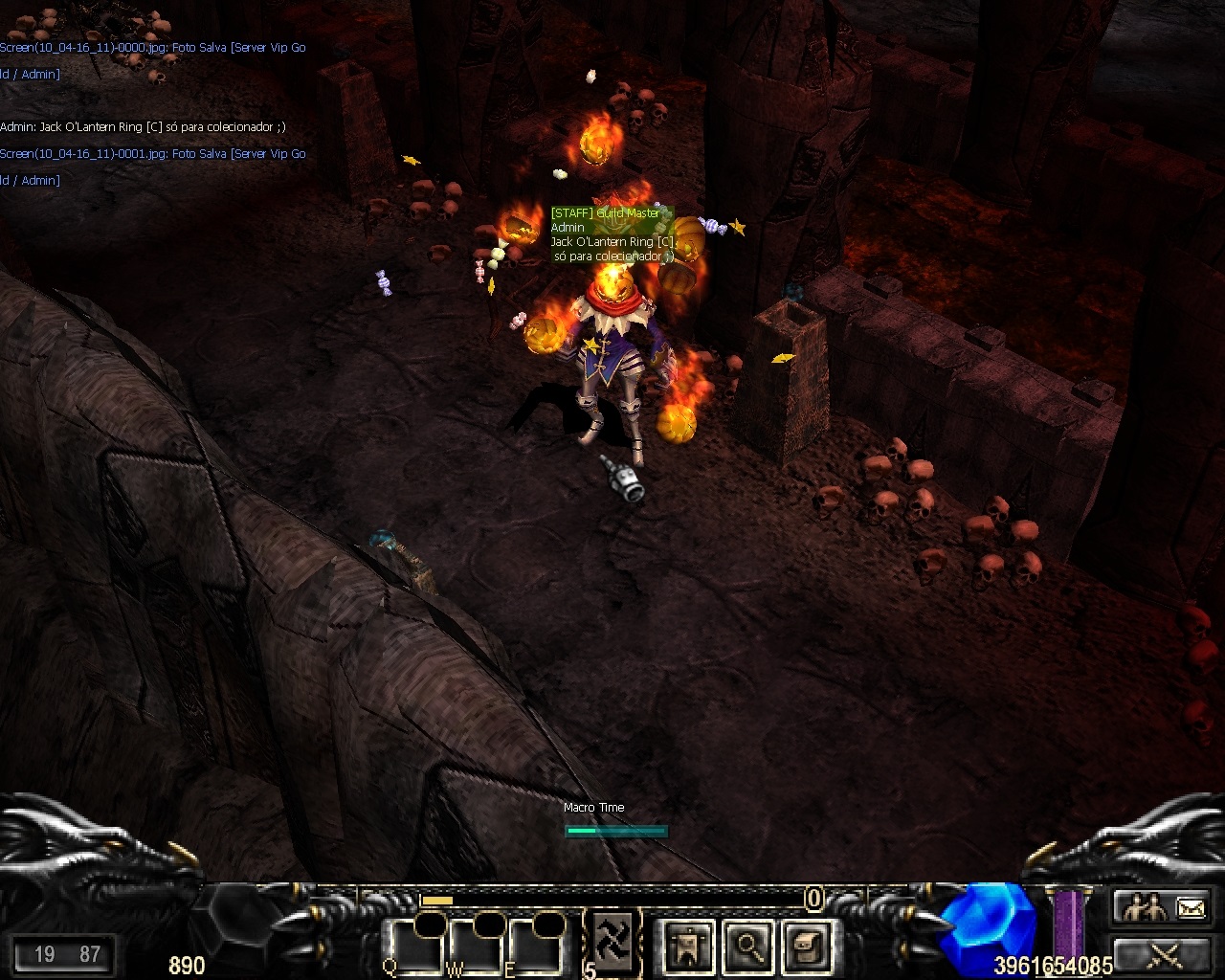Click the Admin Jack O'Lantern chat message
1225x980 pixels.
(143, 127)
